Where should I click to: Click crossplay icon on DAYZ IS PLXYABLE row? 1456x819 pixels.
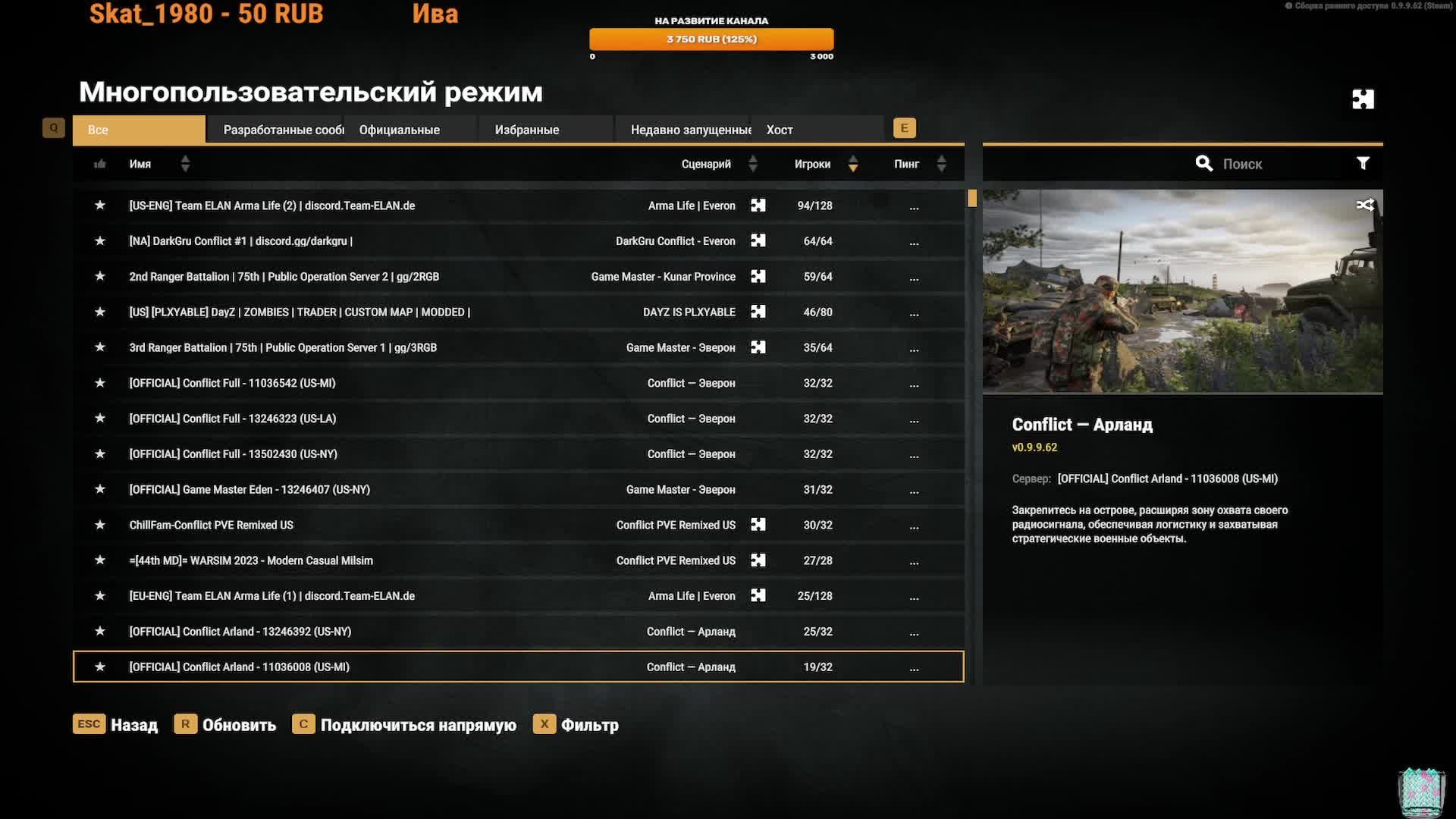[x=758, y=312]
